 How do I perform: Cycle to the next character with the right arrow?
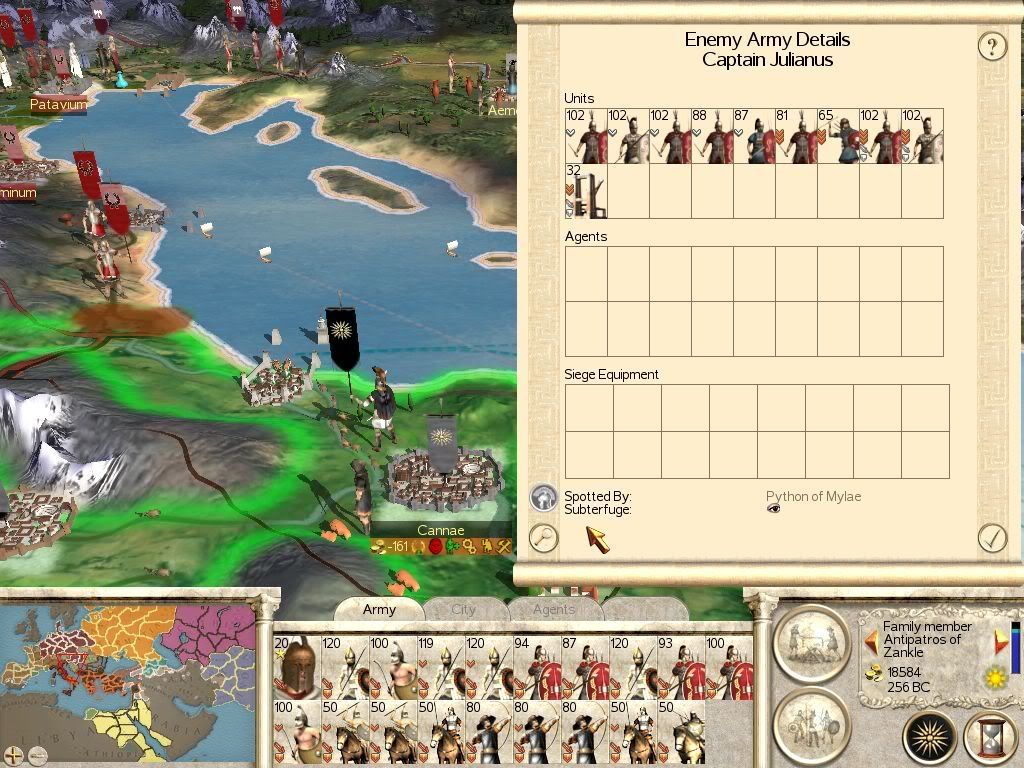[x=1000, y=642]
